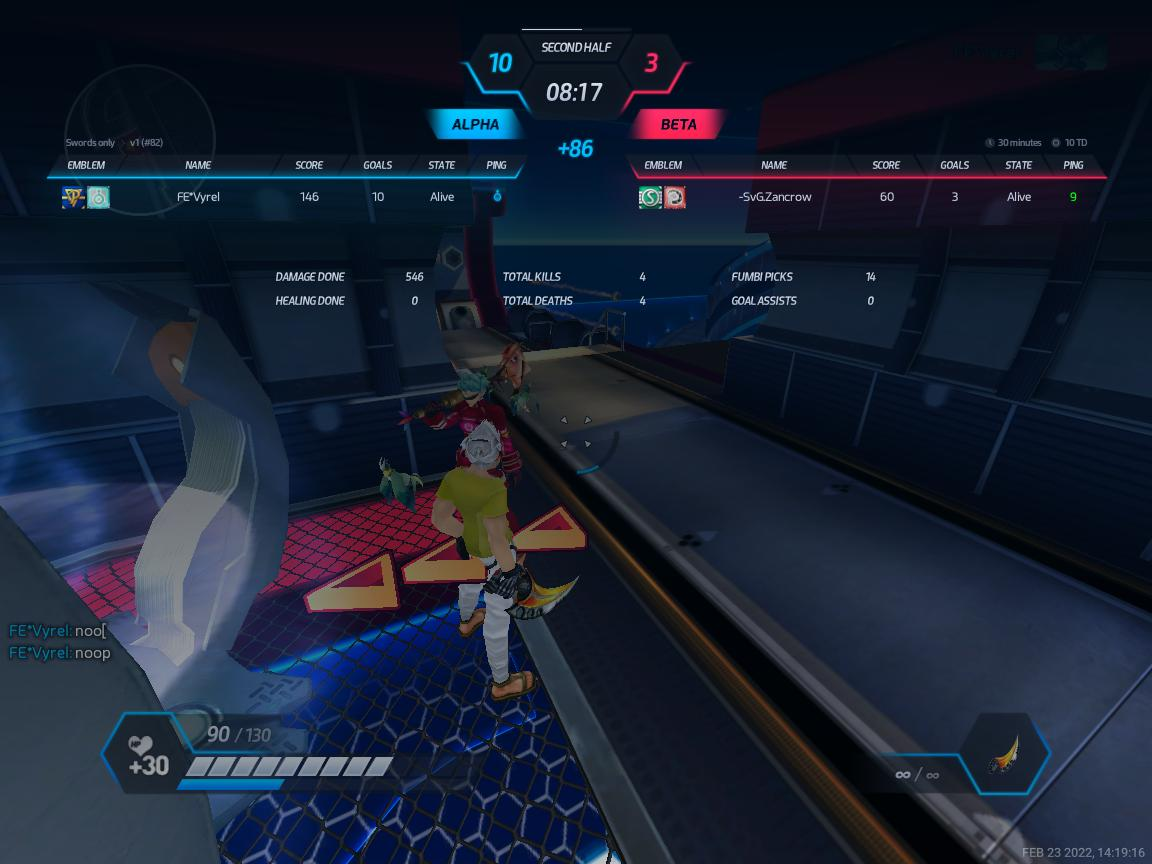Click the BETA team banner
1152x864 pixels.
point(679,125)
